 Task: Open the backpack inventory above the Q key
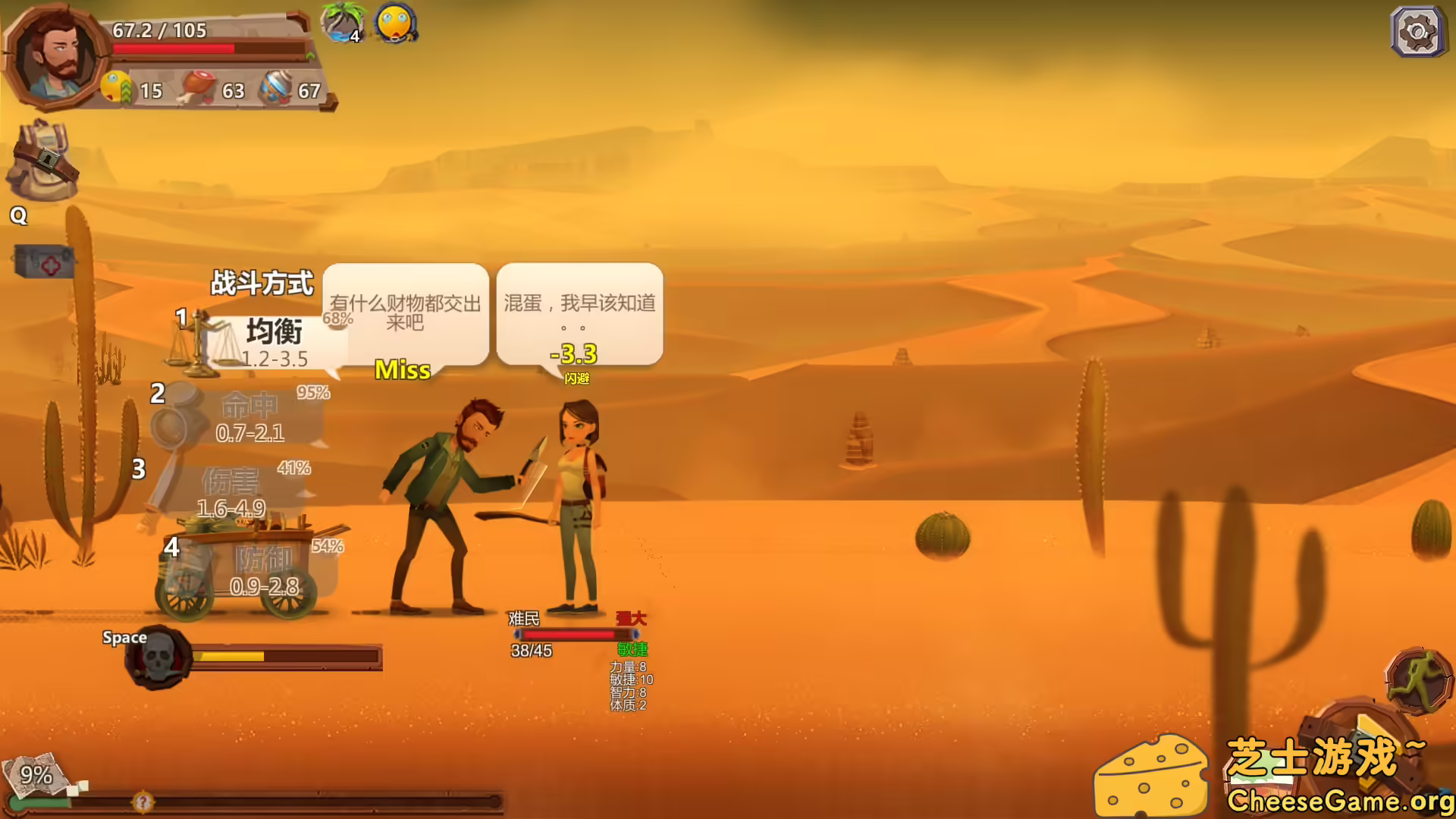(x=42, y=159)
